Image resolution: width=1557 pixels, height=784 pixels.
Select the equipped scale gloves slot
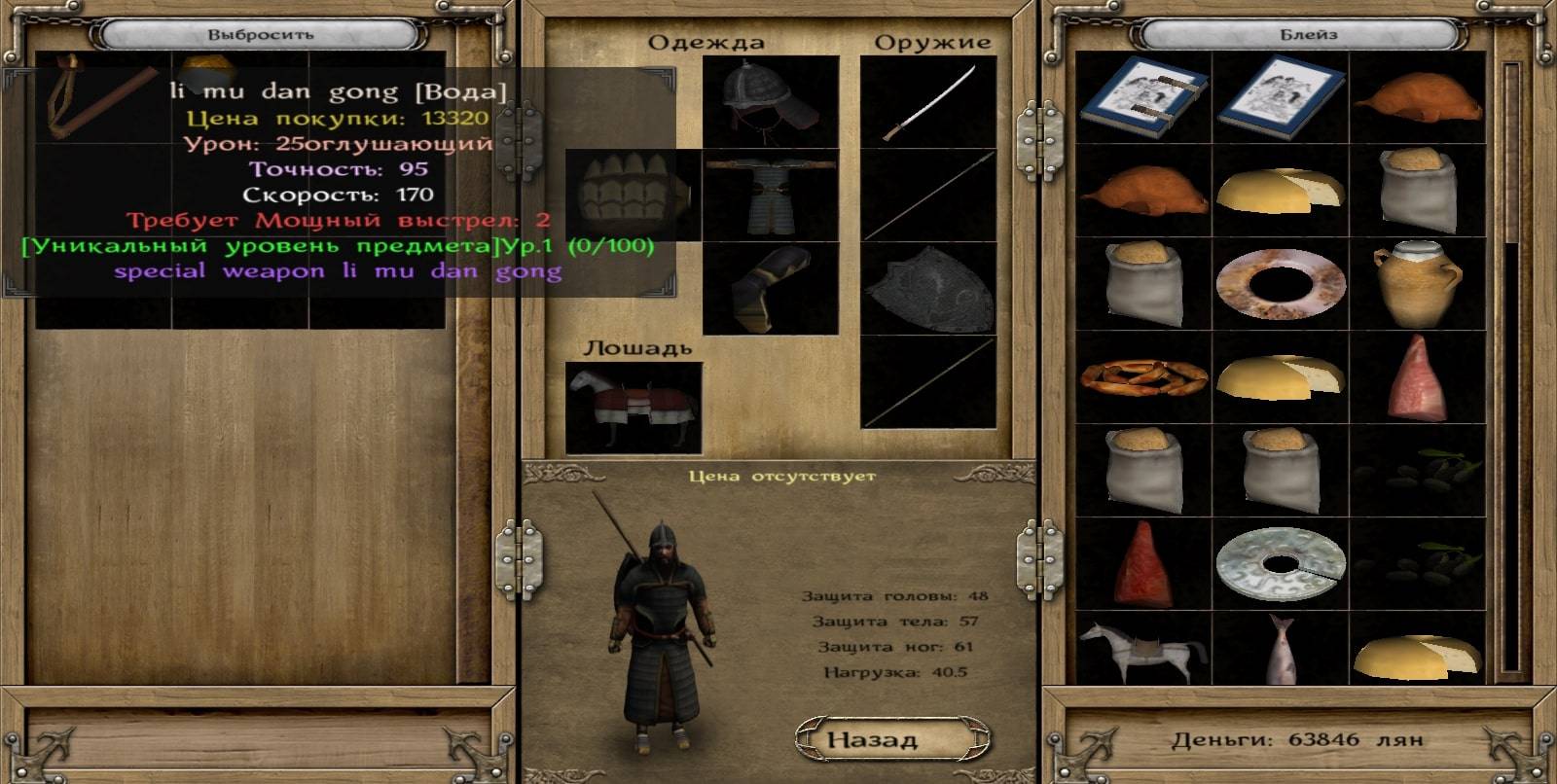click(x=633, y=195)
